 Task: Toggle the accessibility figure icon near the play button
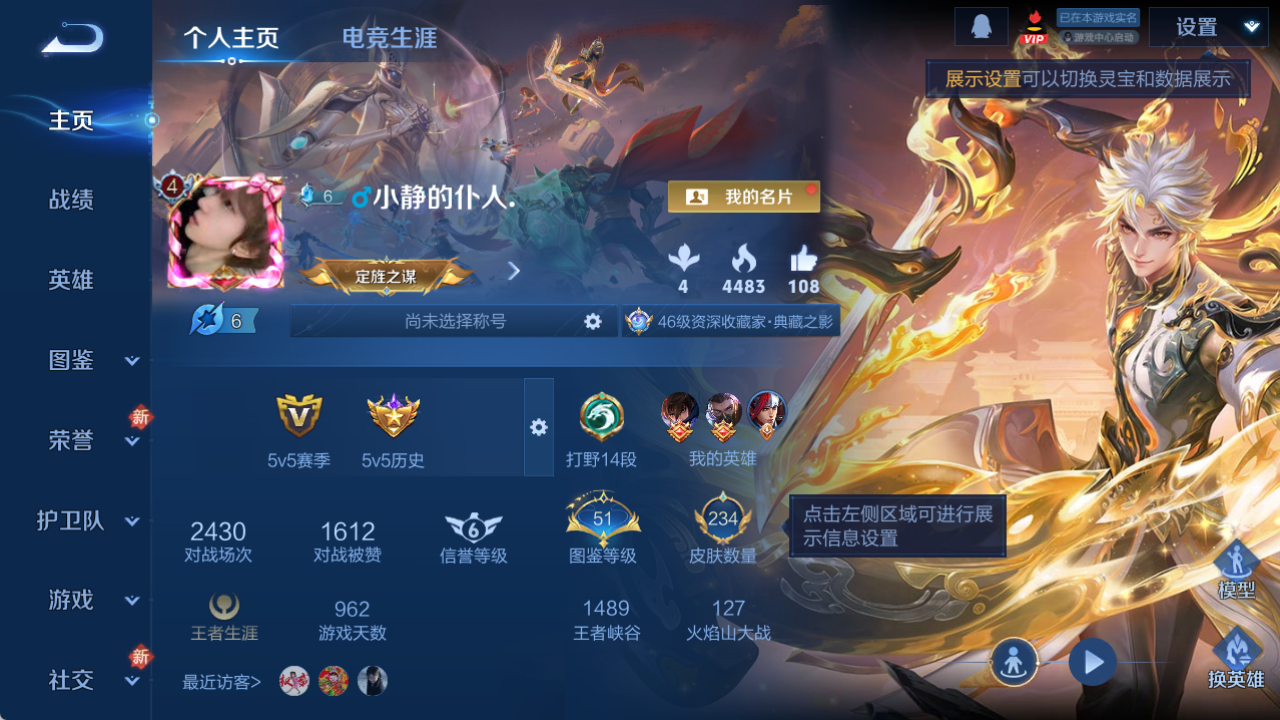point(1013,662)
